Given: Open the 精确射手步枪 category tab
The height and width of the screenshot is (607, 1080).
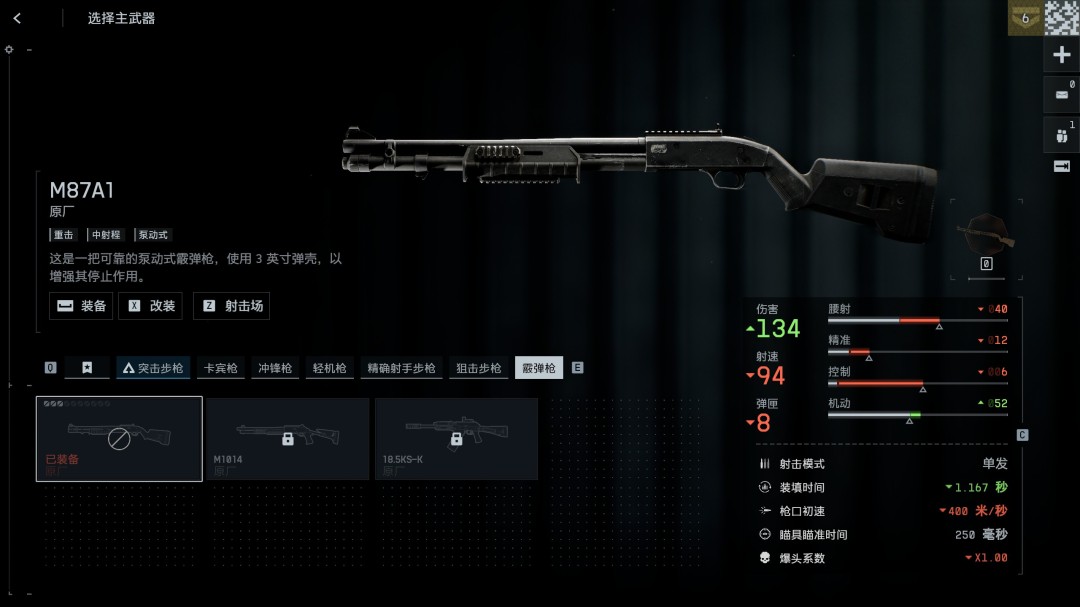Looking at the screenshot, I should click(400, 368).
